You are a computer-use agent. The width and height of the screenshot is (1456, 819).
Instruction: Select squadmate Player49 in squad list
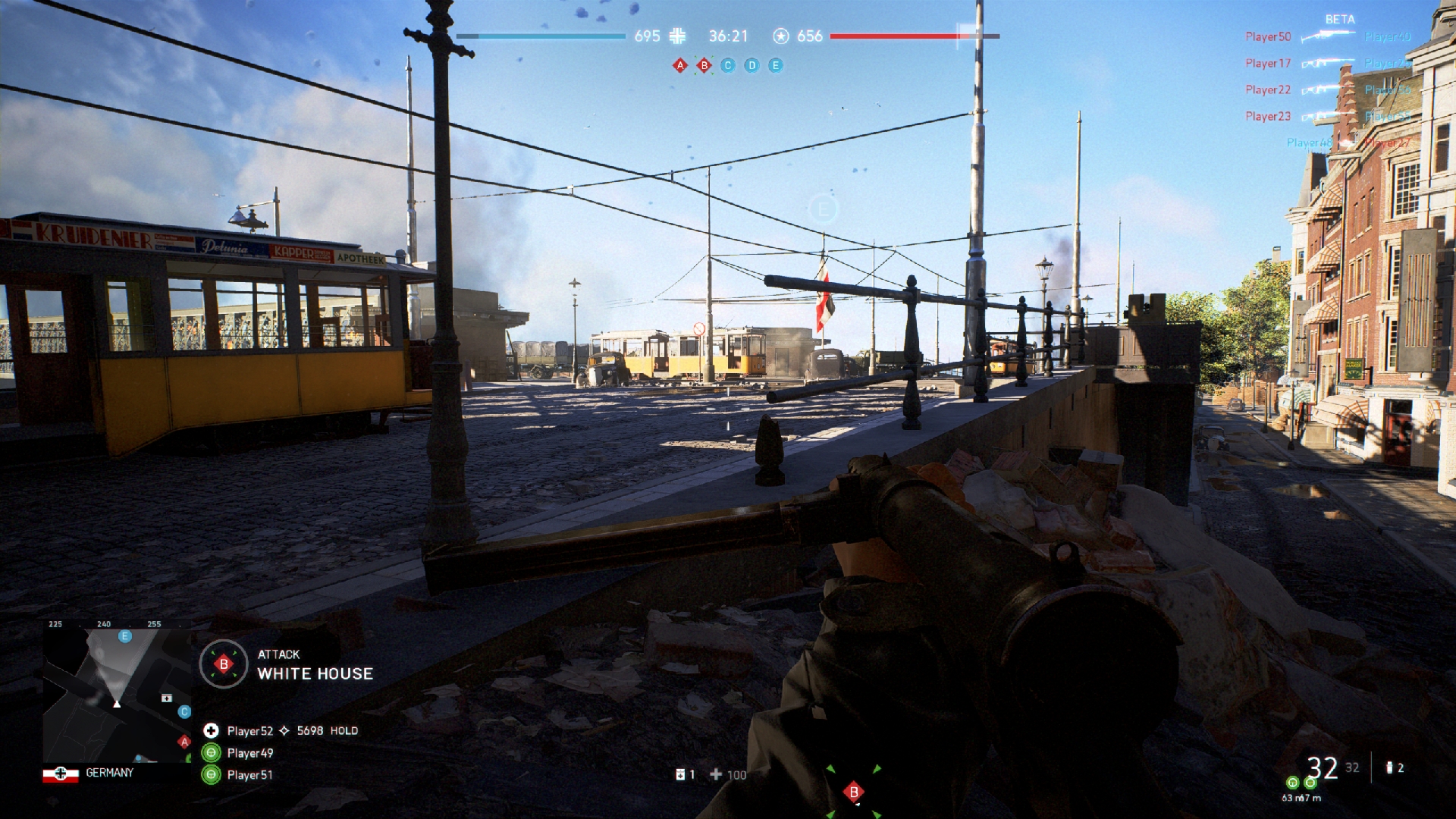click(249, 753)
